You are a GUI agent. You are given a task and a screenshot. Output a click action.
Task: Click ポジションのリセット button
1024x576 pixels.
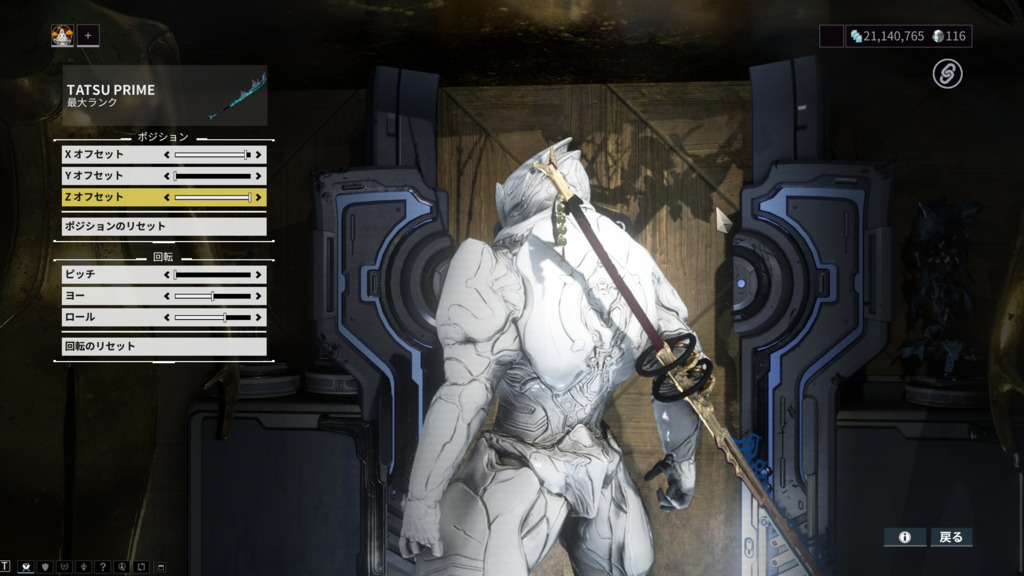(164, 226)
